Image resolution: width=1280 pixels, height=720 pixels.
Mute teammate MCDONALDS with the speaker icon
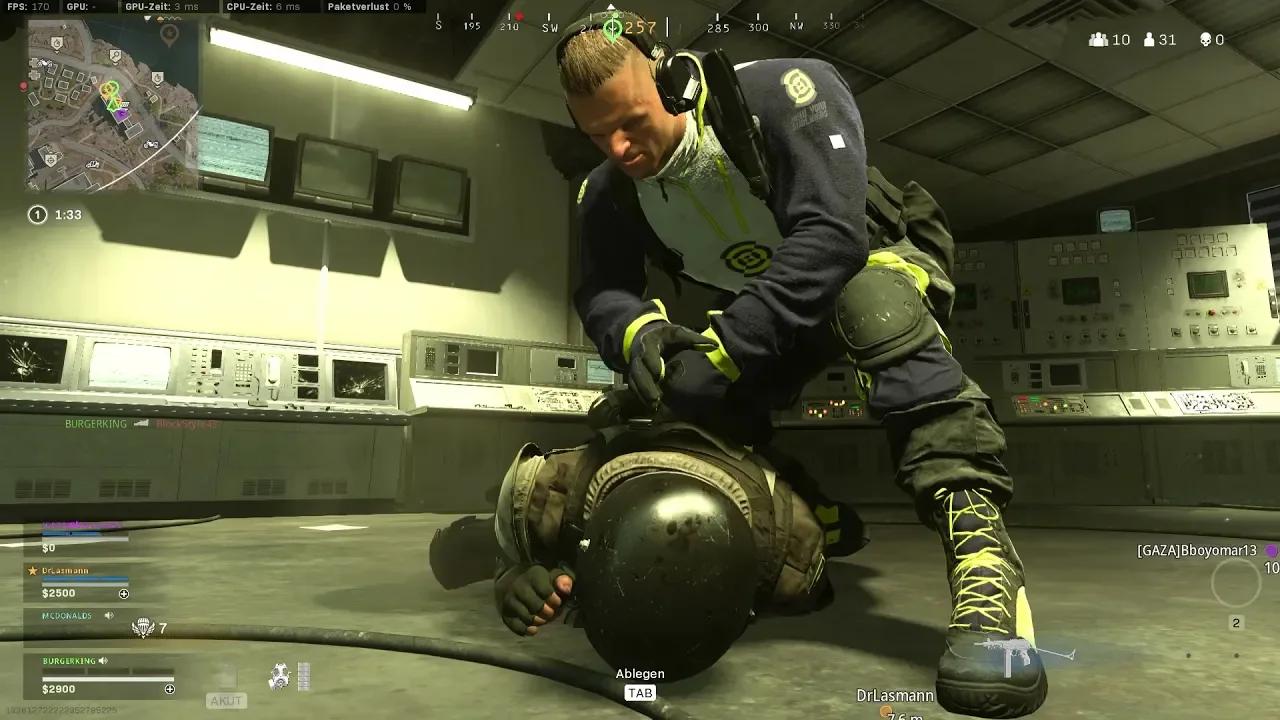point(110,616)
